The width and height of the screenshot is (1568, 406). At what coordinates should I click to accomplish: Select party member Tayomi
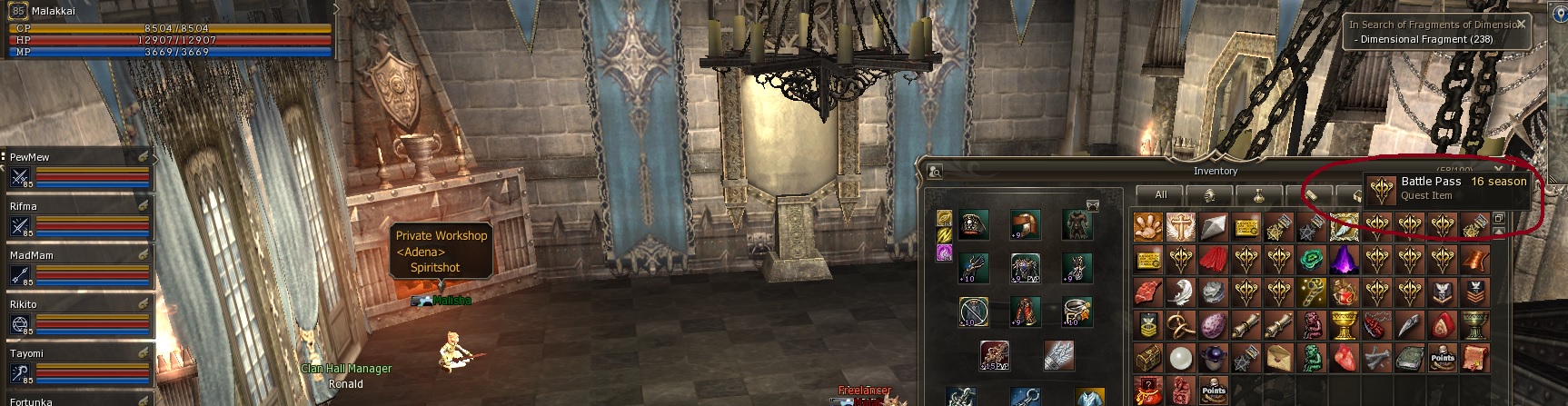(77, 365)
